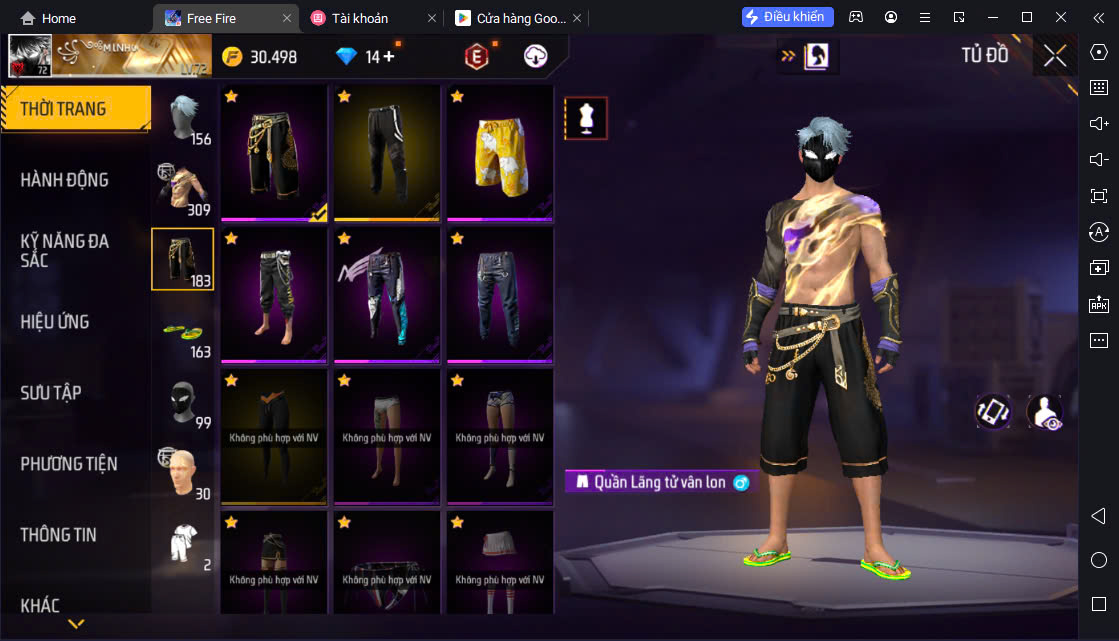1119x641 pixels.
Task: Equip the black pants with white stripes
Action: [x=387, y=153]
